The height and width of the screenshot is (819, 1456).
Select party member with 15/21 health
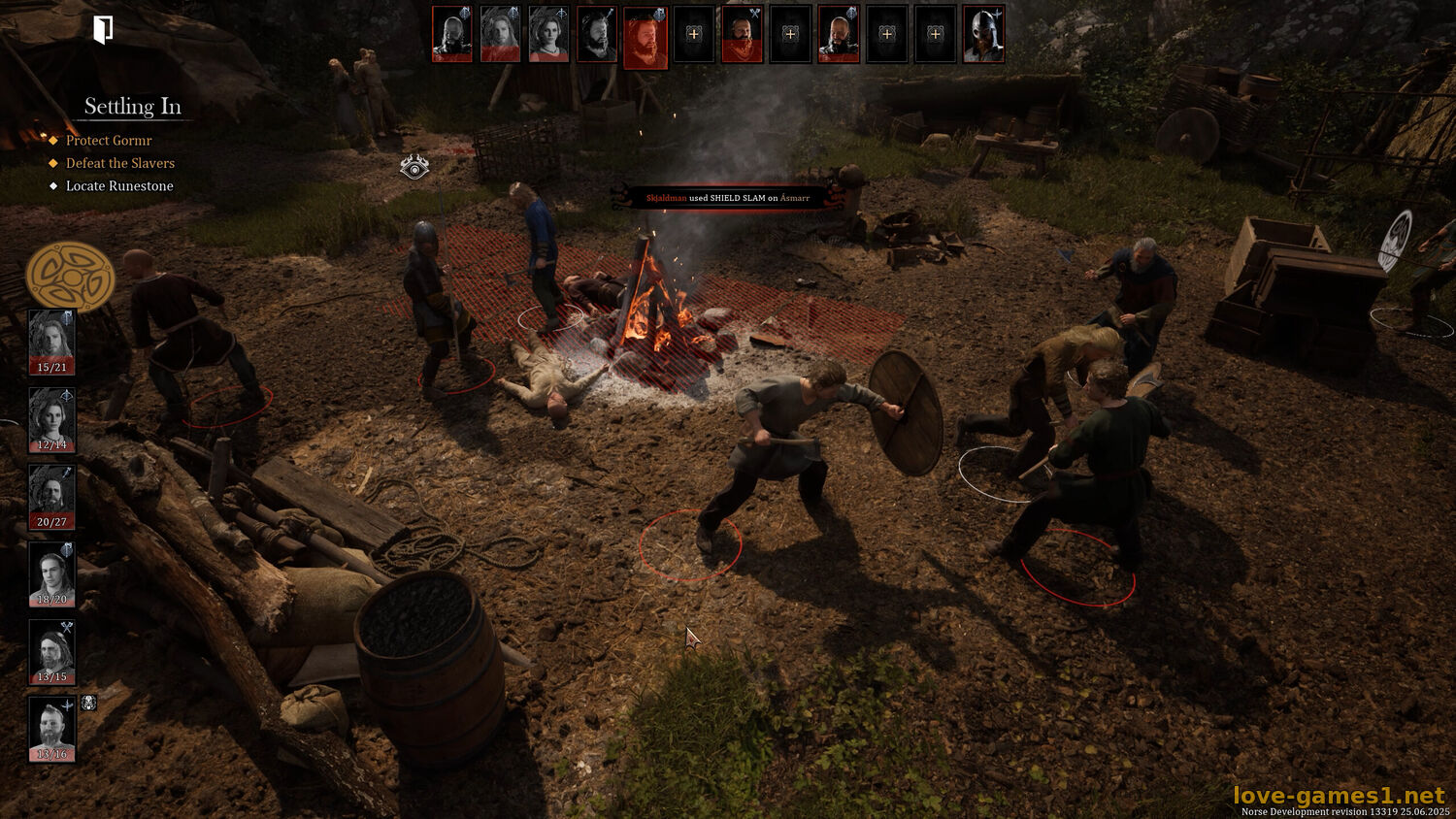click(51, 342)
